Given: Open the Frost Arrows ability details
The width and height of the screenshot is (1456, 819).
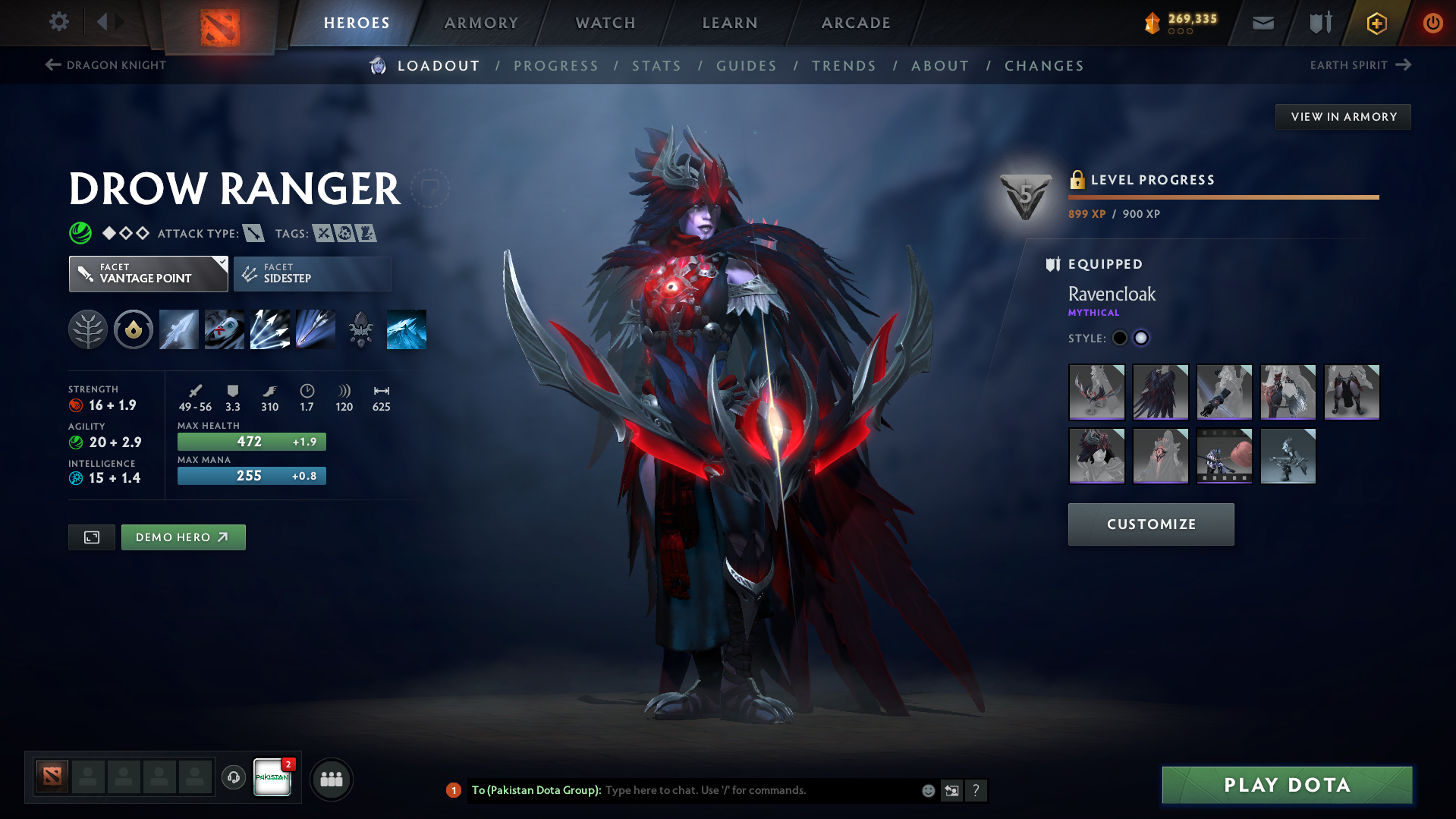Looking at the screenshot, I should tap(178, 329).
